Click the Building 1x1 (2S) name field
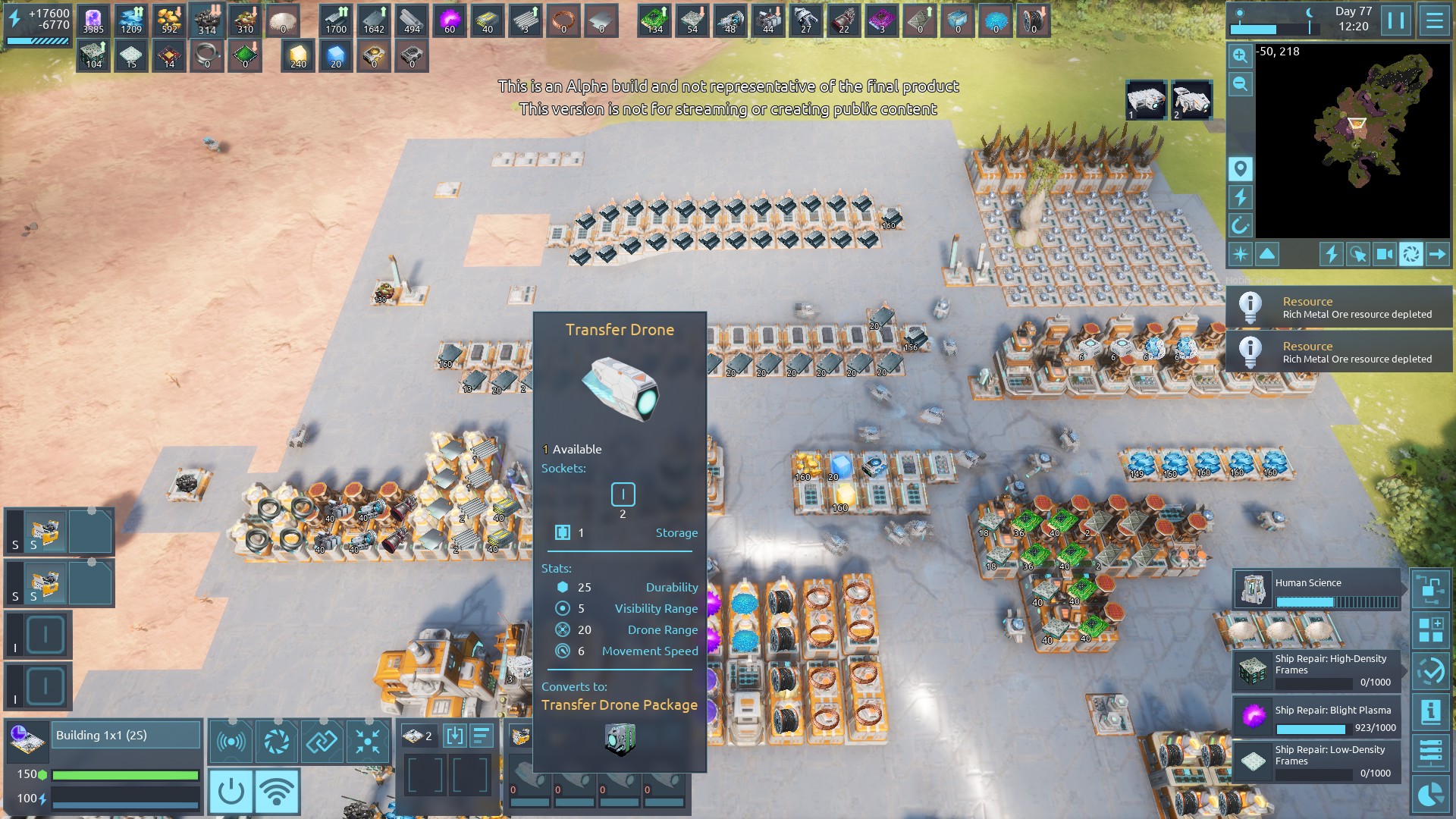Viewport: 1456px width, 819px height. coord(127,736)
